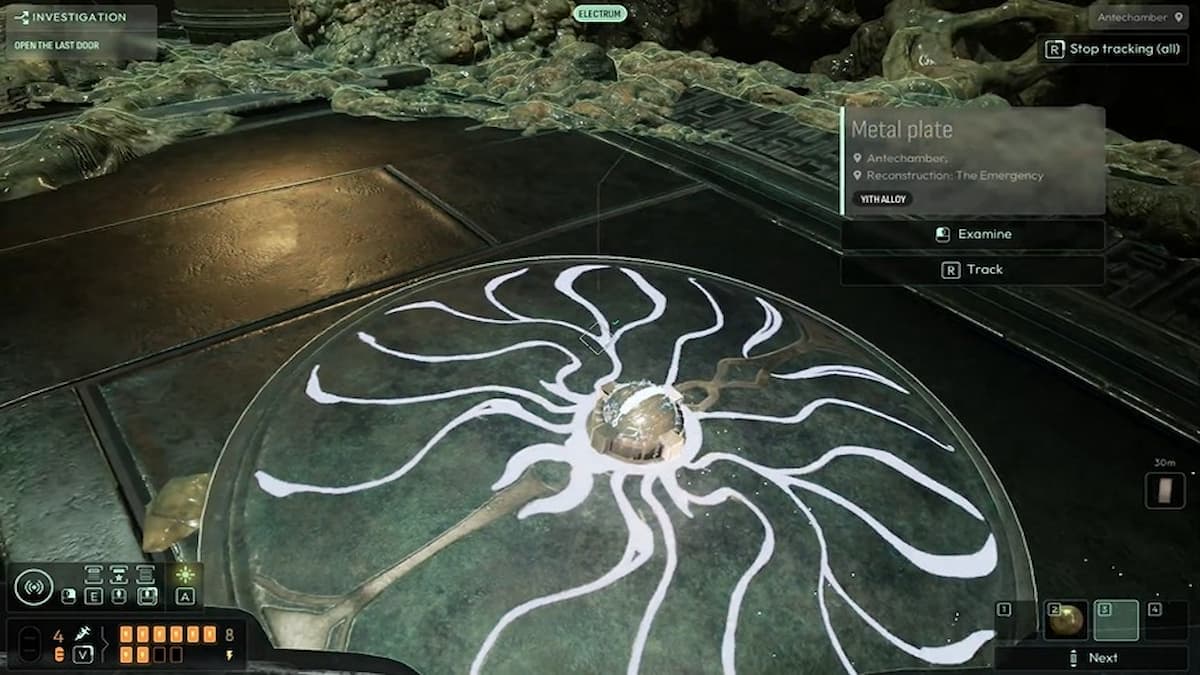The height and width of the screenshot is (675, 1200).
Task: Select the Yith Alloy tag
Action: [x=882, y=199]
